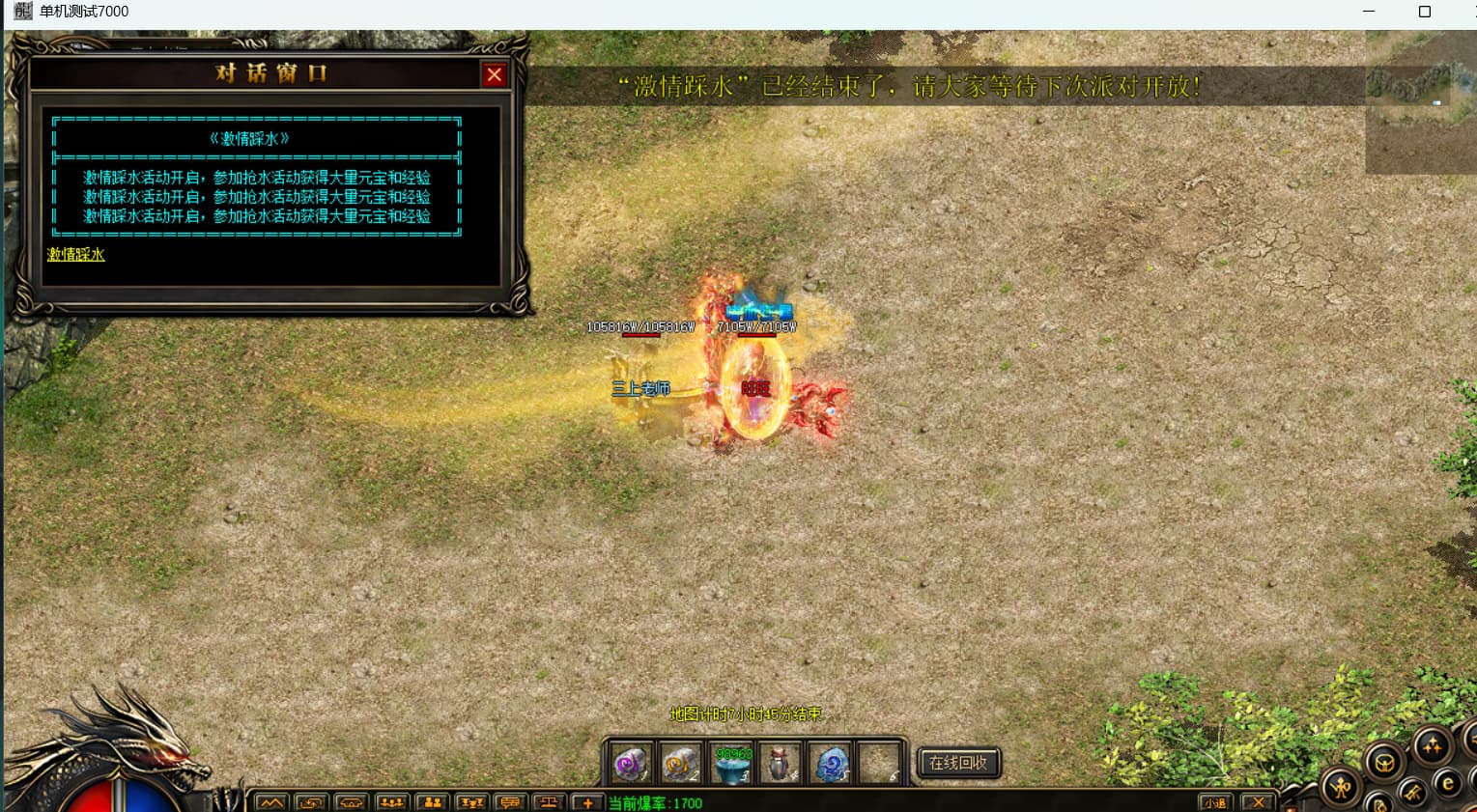Click the 小退 logout button

tap(1214, 802)
